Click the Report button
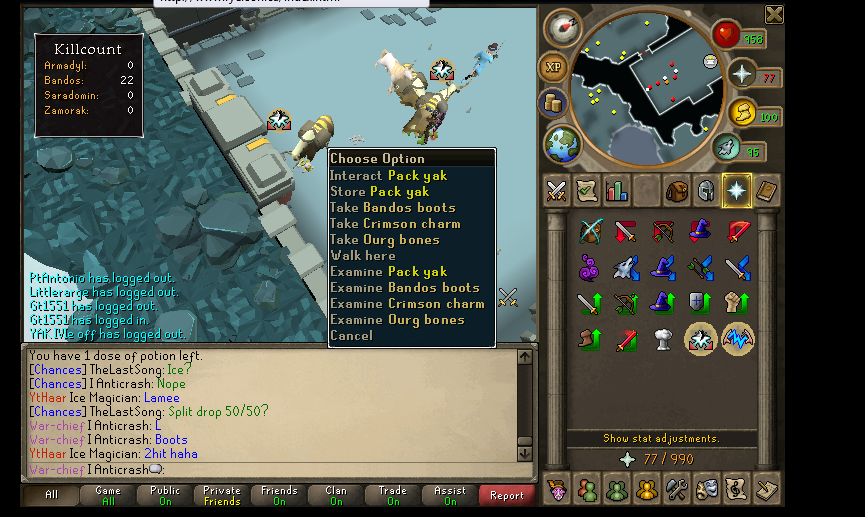 click(x=507, y=495)
